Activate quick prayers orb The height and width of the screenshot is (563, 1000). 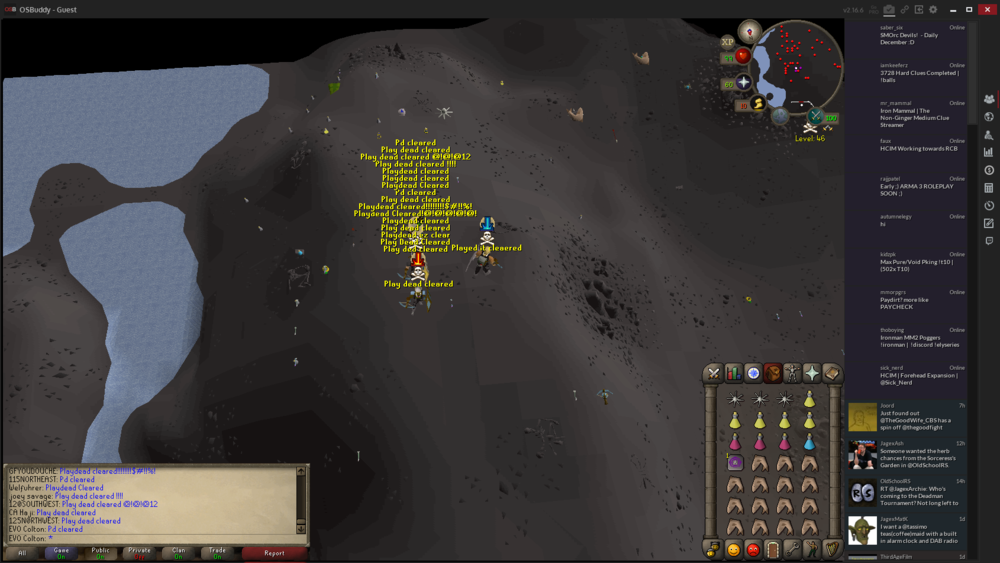744,82
